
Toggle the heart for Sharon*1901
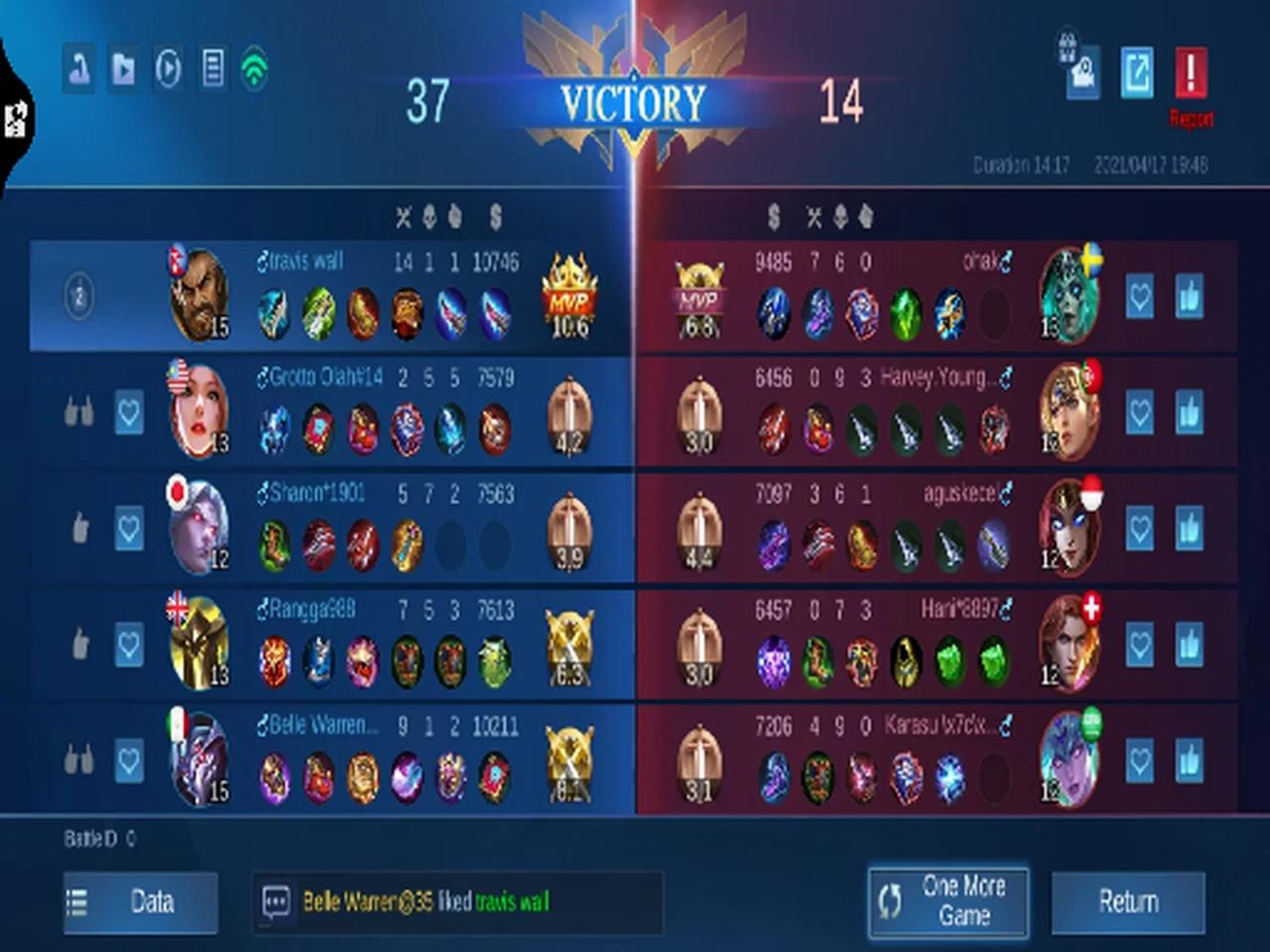(x=129, y=530)
